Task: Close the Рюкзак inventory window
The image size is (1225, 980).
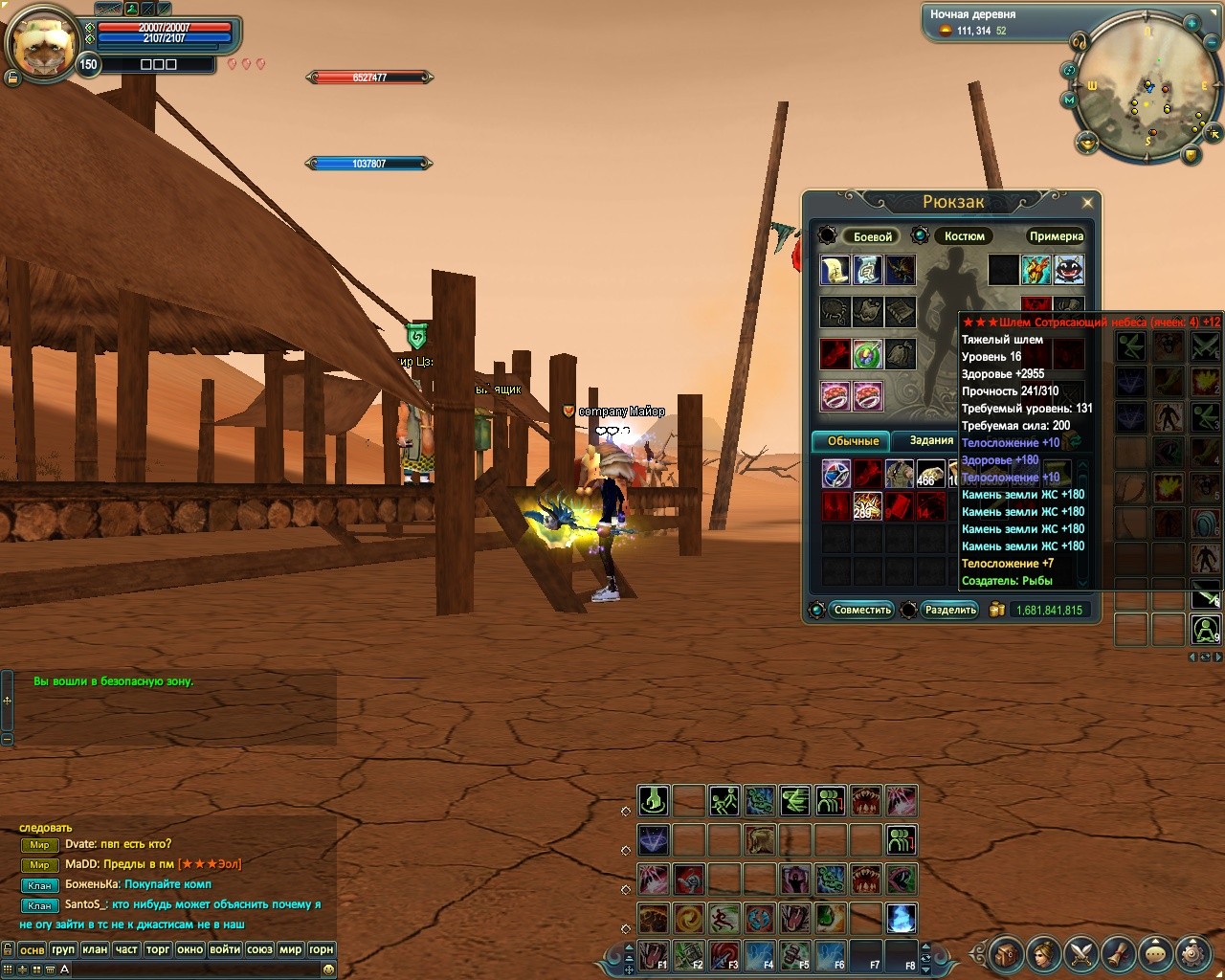Action: 1087,202
